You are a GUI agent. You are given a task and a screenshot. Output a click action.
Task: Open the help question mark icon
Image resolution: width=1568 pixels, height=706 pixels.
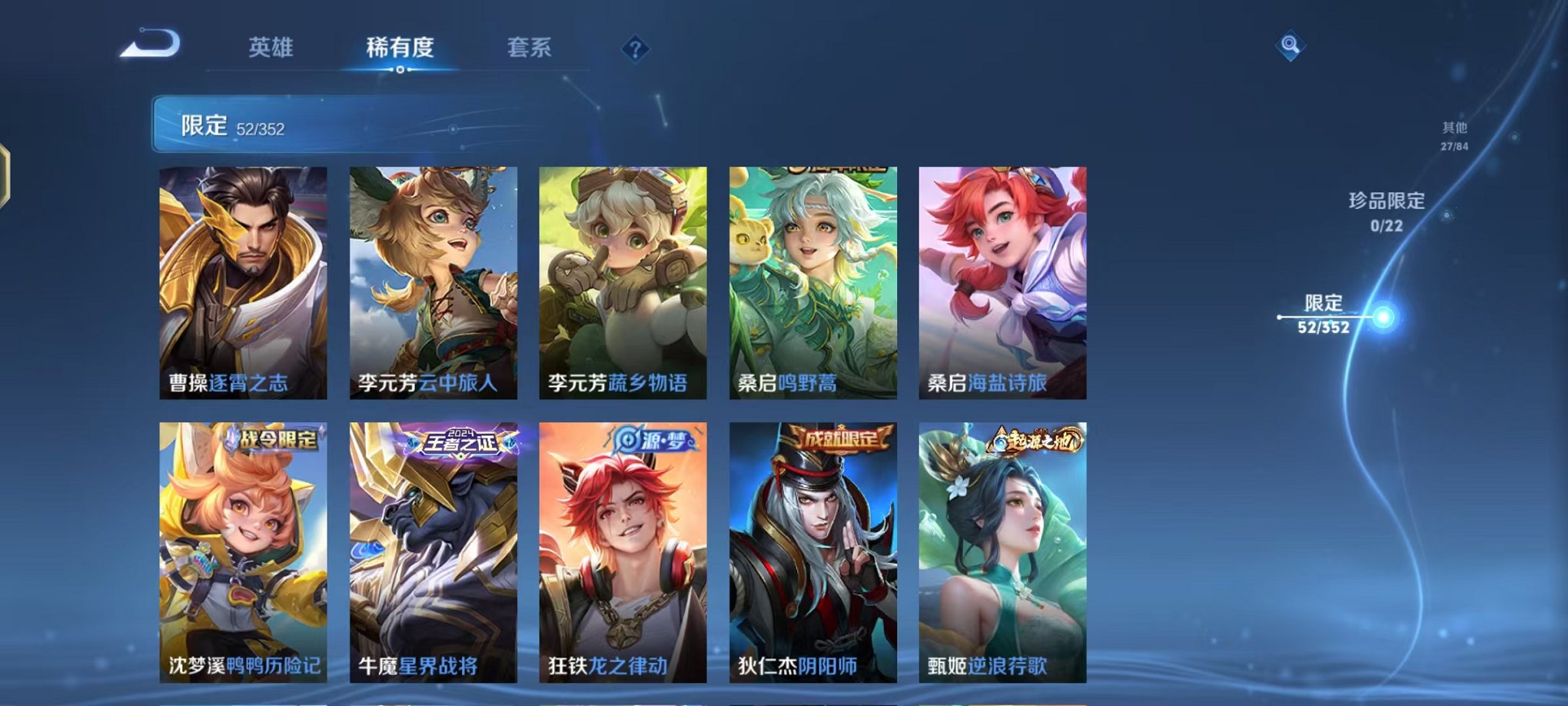(633, 51)
